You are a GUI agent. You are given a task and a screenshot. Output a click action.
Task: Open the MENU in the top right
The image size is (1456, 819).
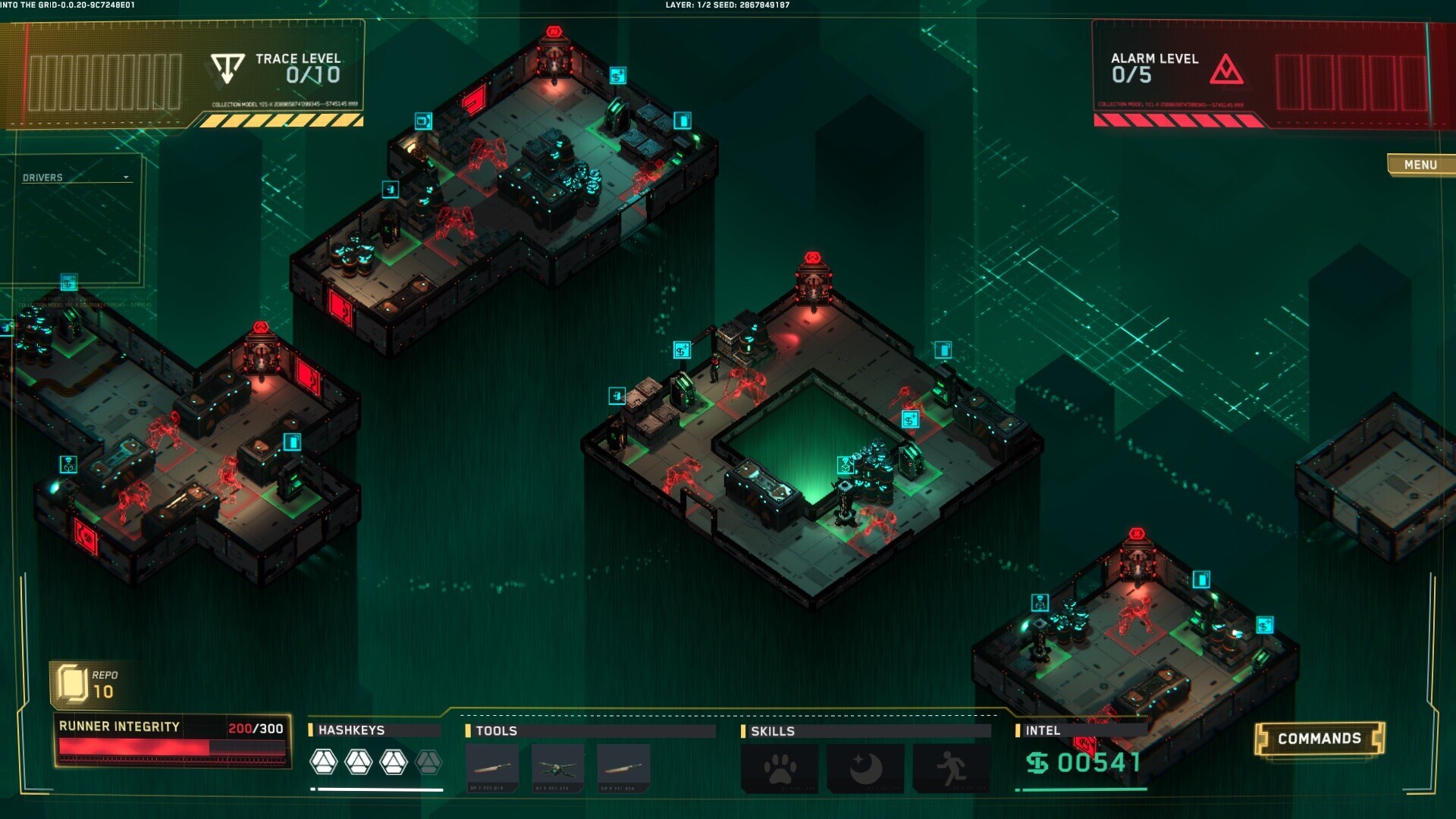[1420, 165]
